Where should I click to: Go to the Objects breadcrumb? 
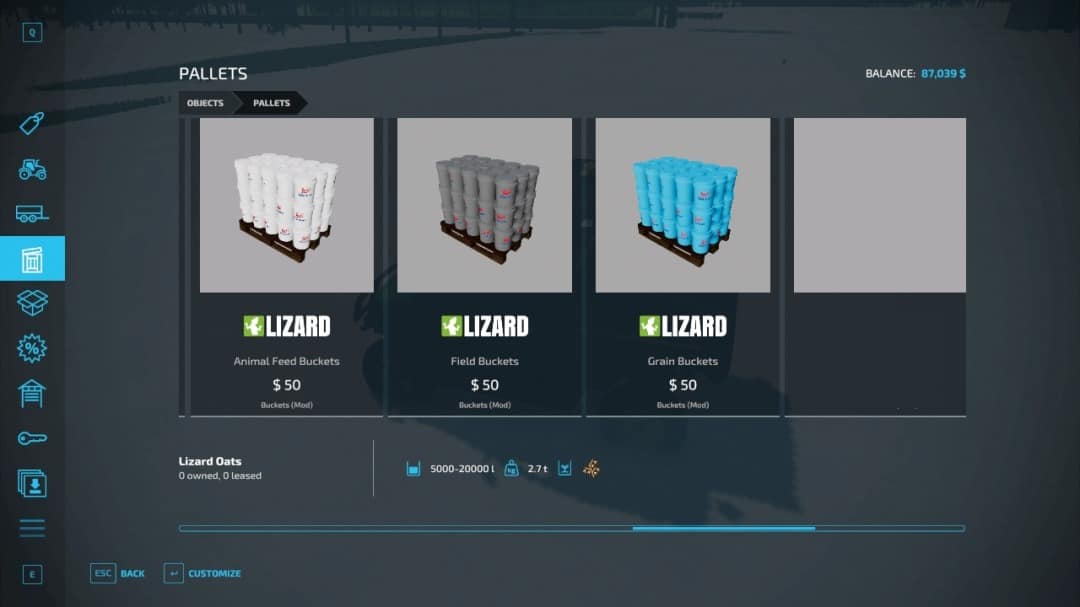(205, 103)
